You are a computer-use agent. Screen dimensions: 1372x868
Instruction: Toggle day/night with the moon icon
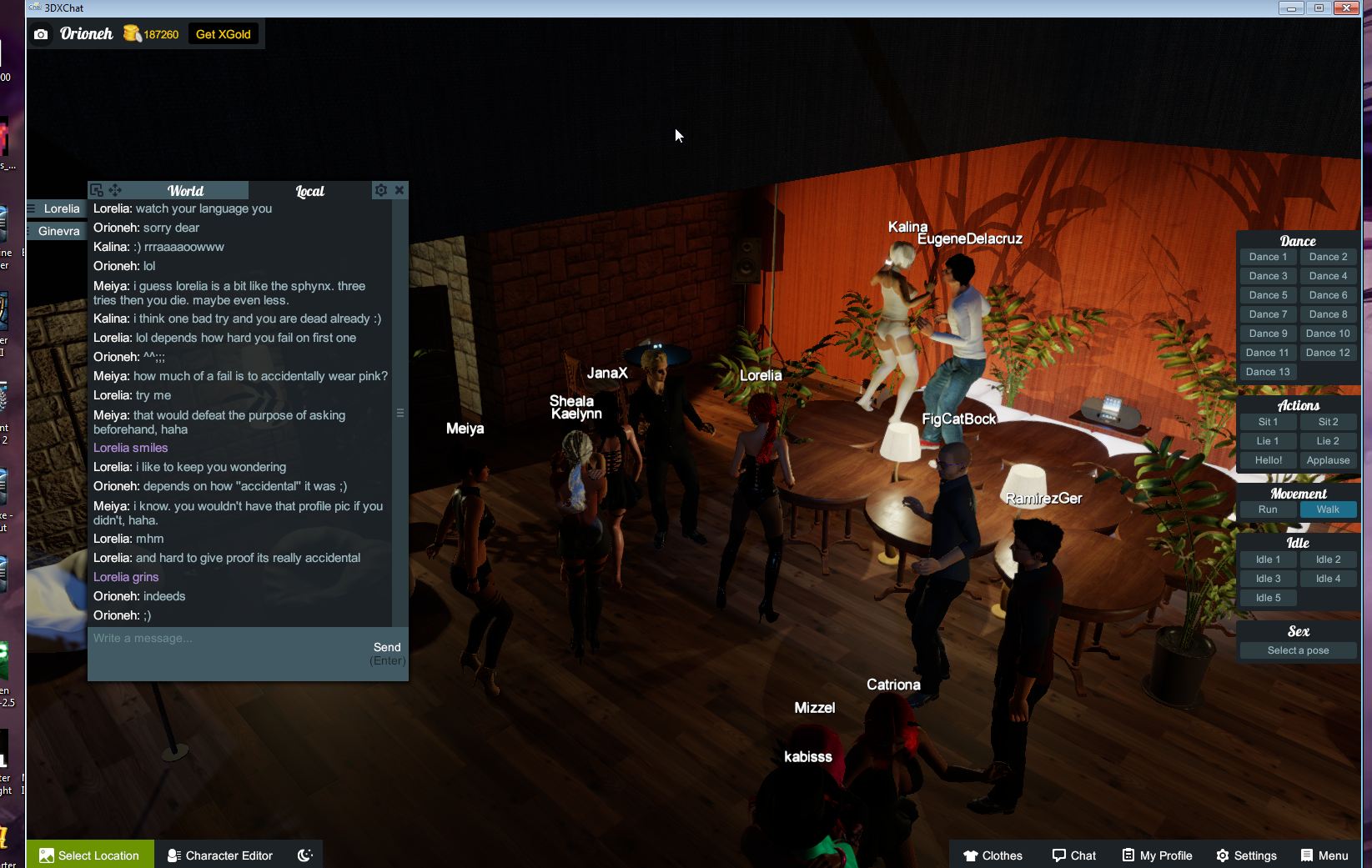click(x=304, y=855)
